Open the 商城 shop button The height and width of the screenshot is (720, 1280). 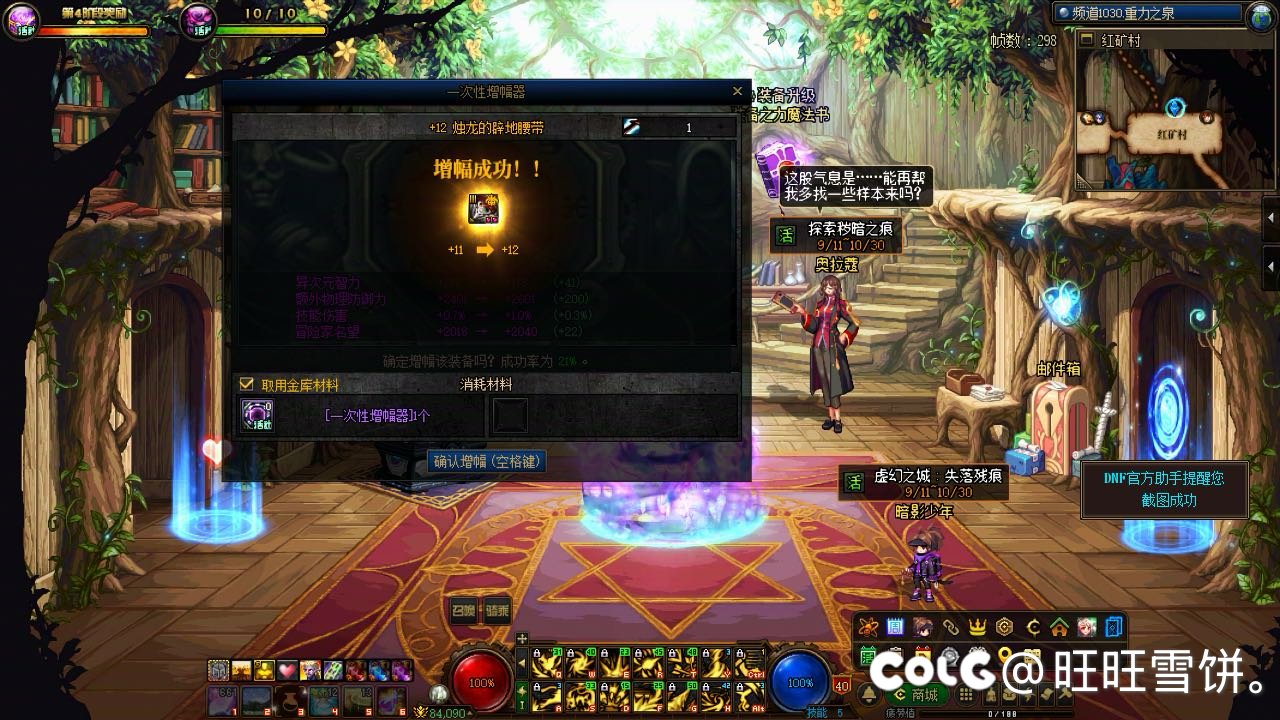point(917,695)
